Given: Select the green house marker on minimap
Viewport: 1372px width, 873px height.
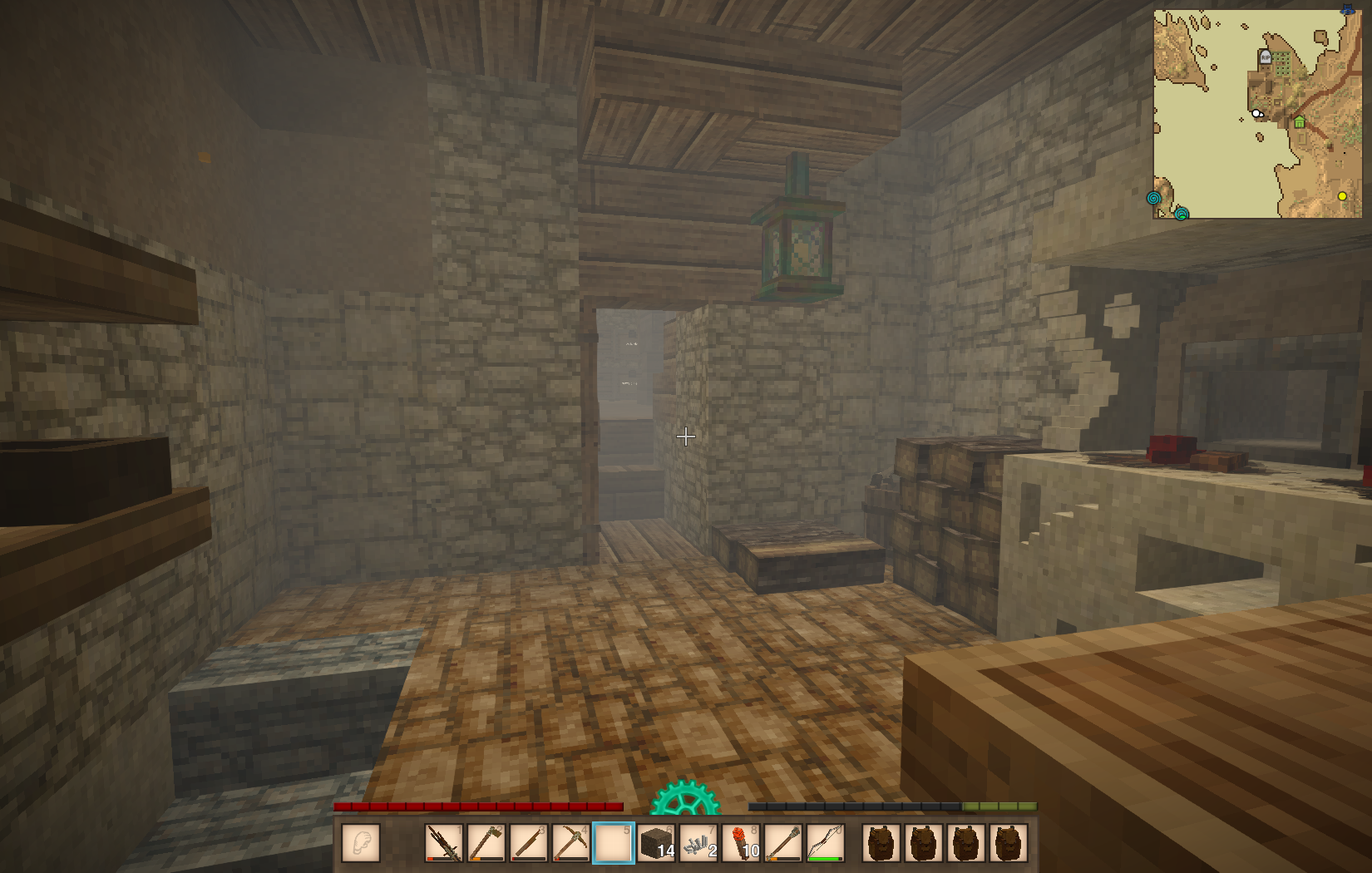Looking at the screenshot, I should 1299,123.
